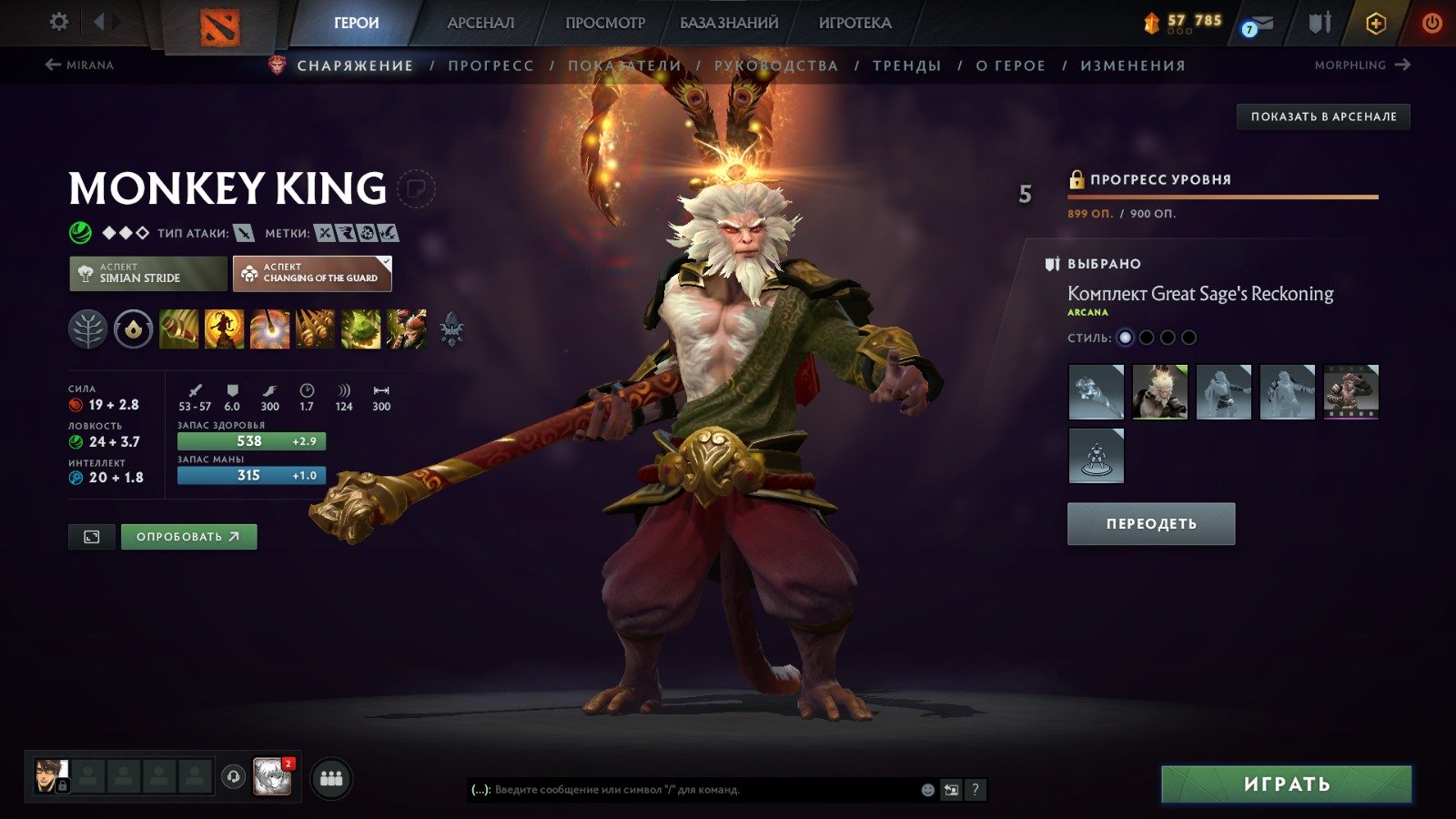
Task: Start matchmaking with Играть button
Action: (1286, 784)
